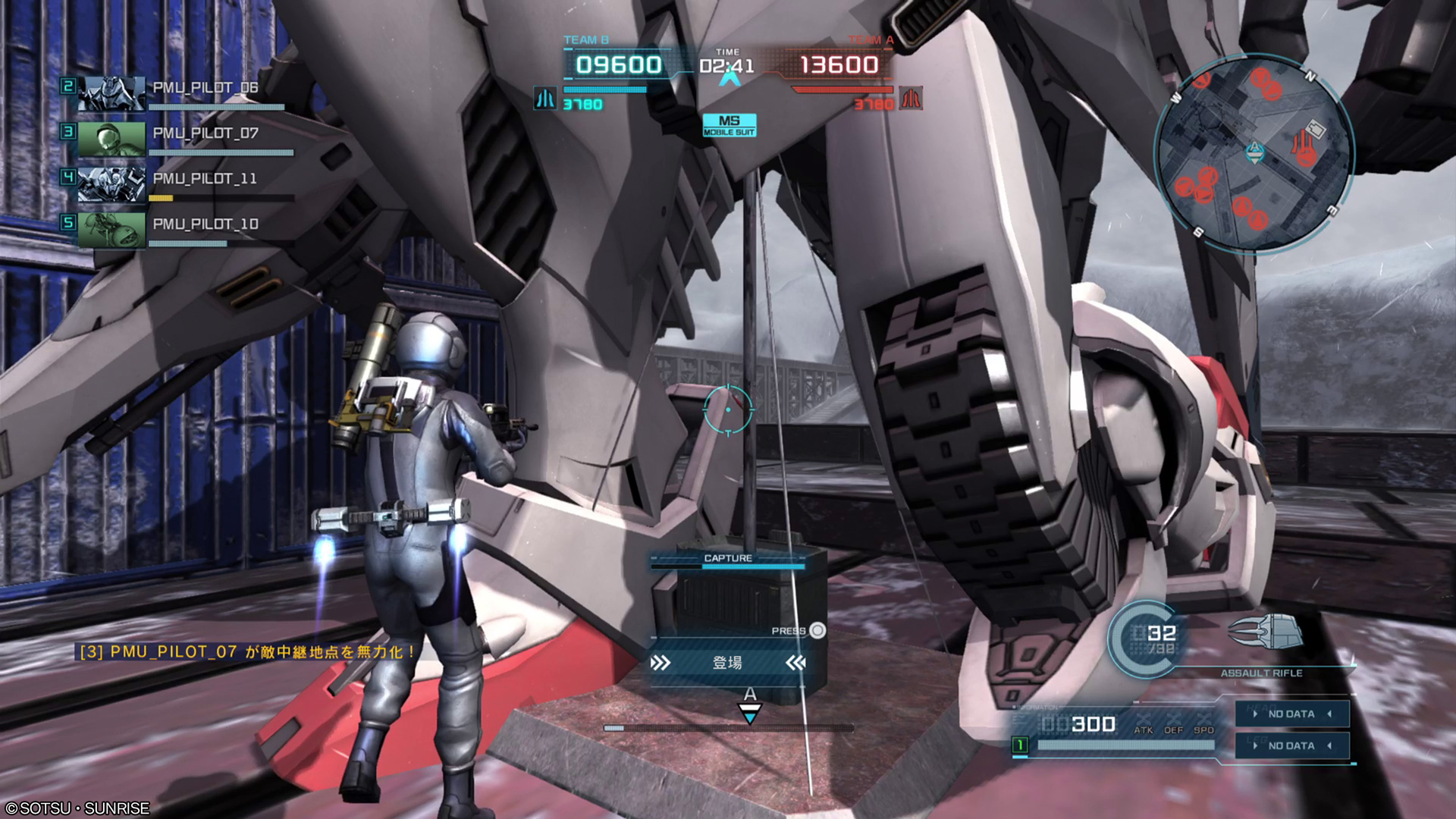
Task: Select the Team A base icon
Action: pyautogui.click(x=911, y=99)
